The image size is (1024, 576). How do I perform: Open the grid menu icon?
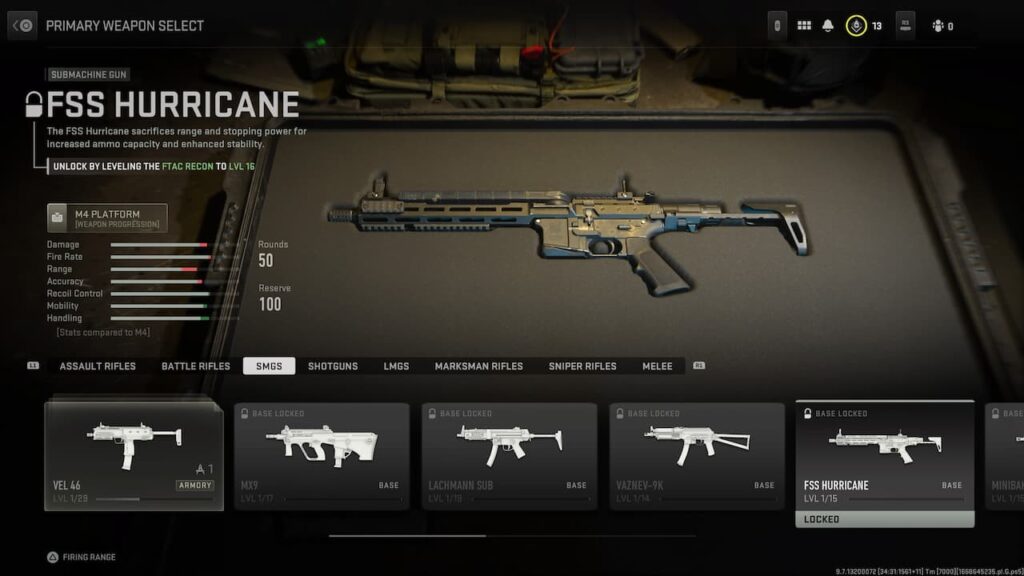(x=804, y=26)
